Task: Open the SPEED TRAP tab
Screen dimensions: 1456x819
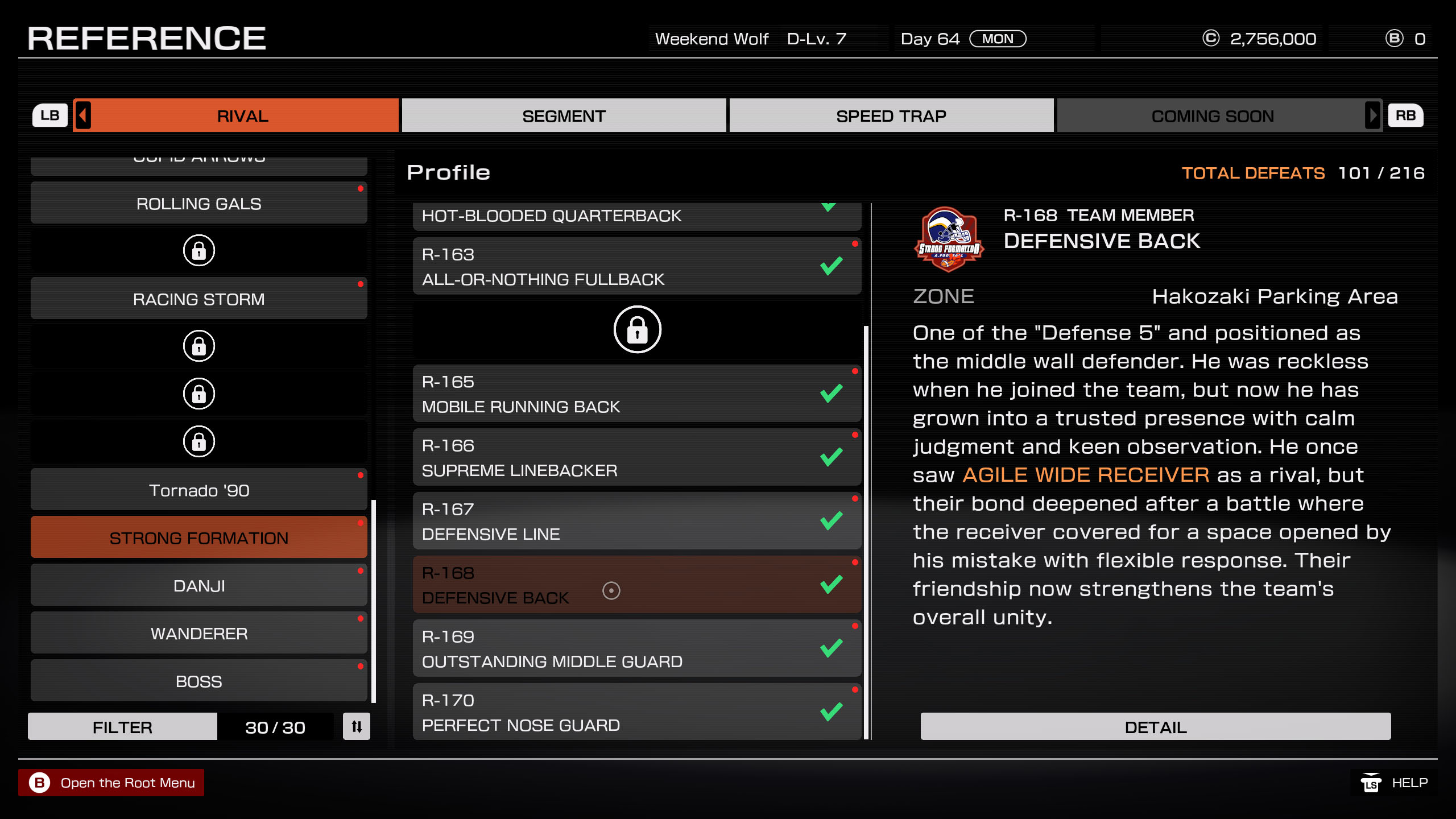Action: [891, 116]
